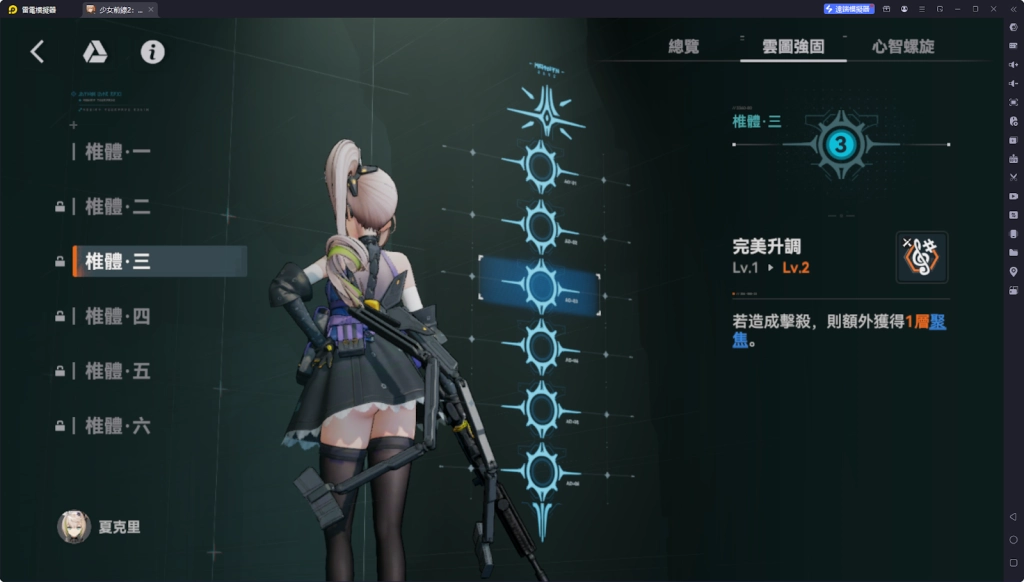The width and height of the screenshot is (1024, 582).
Task: Choose the locked 椎體·六 entry
Action: click(118, 426)
